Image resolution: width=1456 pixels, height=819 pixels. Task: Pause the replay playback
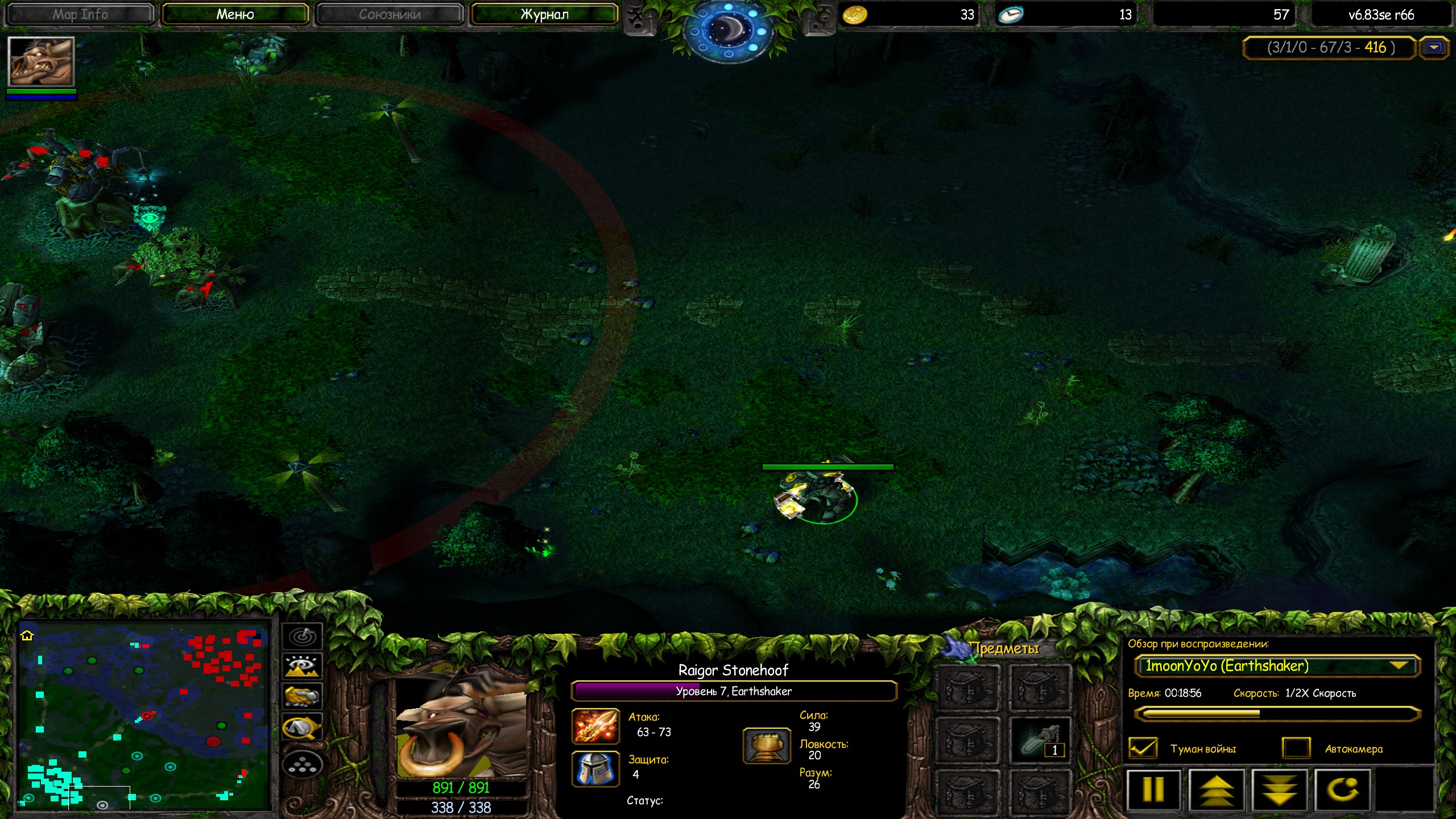coord(1153,789)
